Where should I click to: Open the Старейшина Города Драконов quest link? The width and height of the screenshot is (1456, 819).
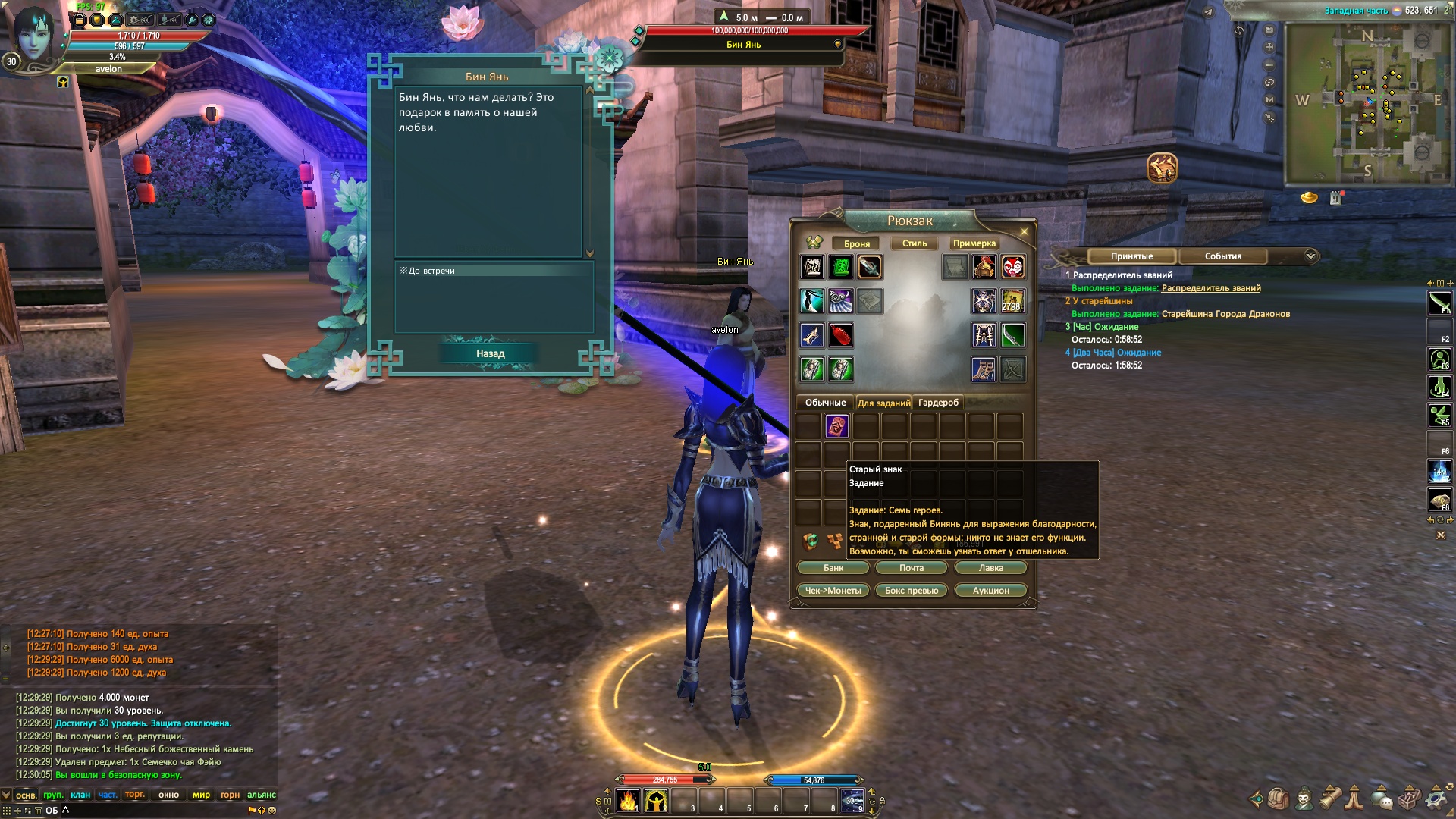(x=1225, y=314)
